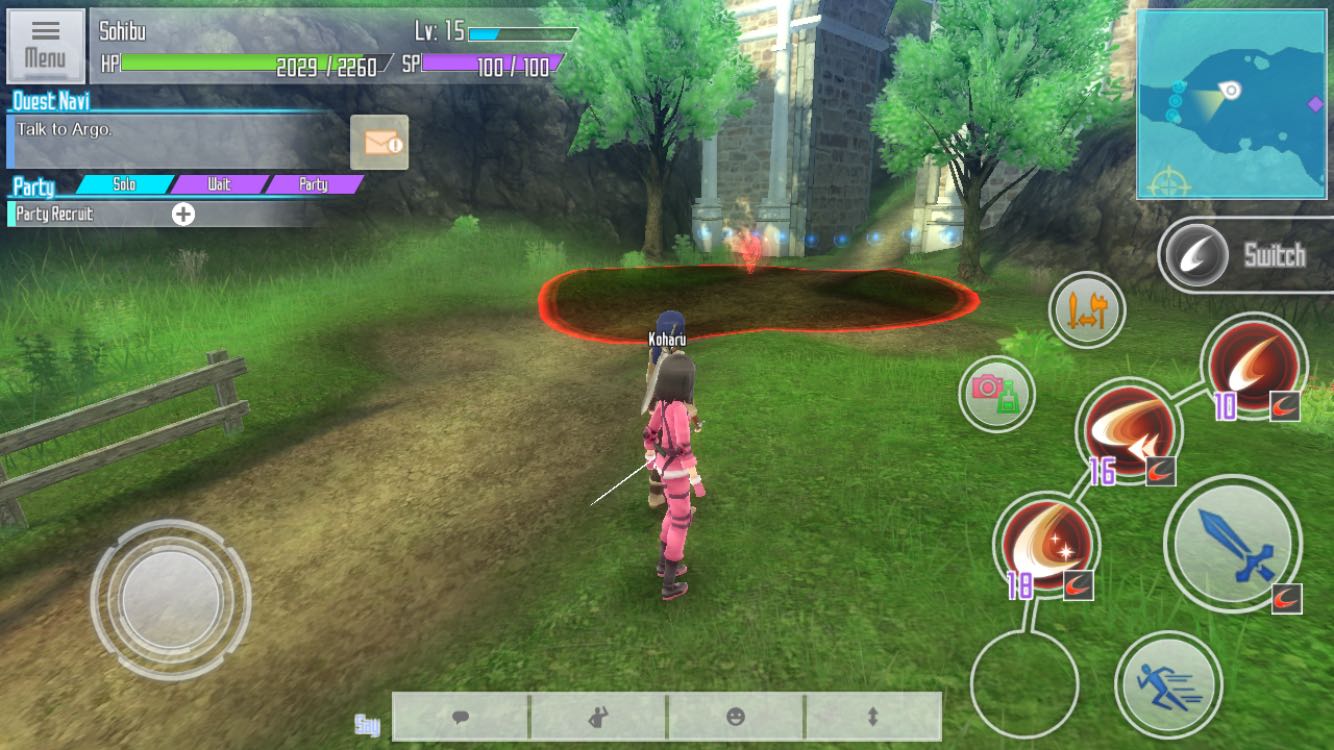The width and height of the screenshot is (1334, 750).
Task: Activate the sword skill costing 10 SP
Action: tap(1254, 364)
